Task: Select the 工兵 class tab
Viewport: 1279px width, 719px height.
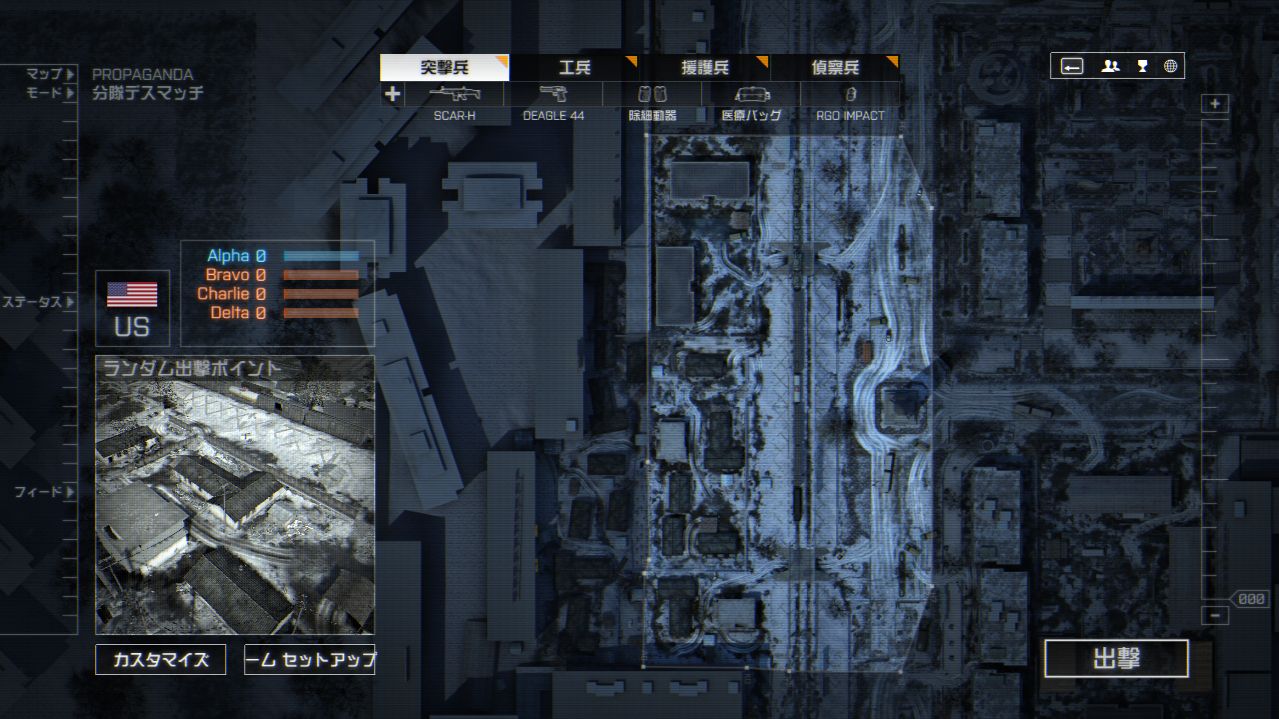Action: pos(574,68)
